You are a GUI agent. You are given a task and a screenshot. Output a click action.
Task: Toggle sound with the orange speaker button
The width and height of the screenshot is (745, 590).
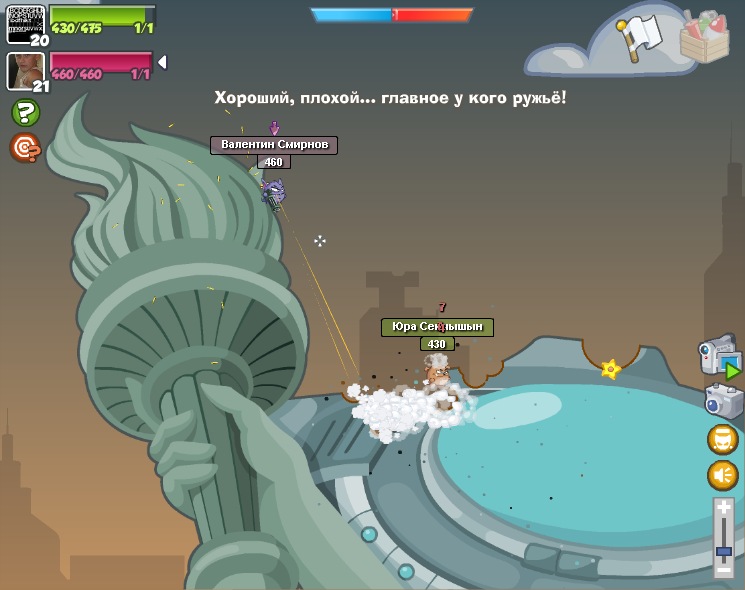[723, 475]
